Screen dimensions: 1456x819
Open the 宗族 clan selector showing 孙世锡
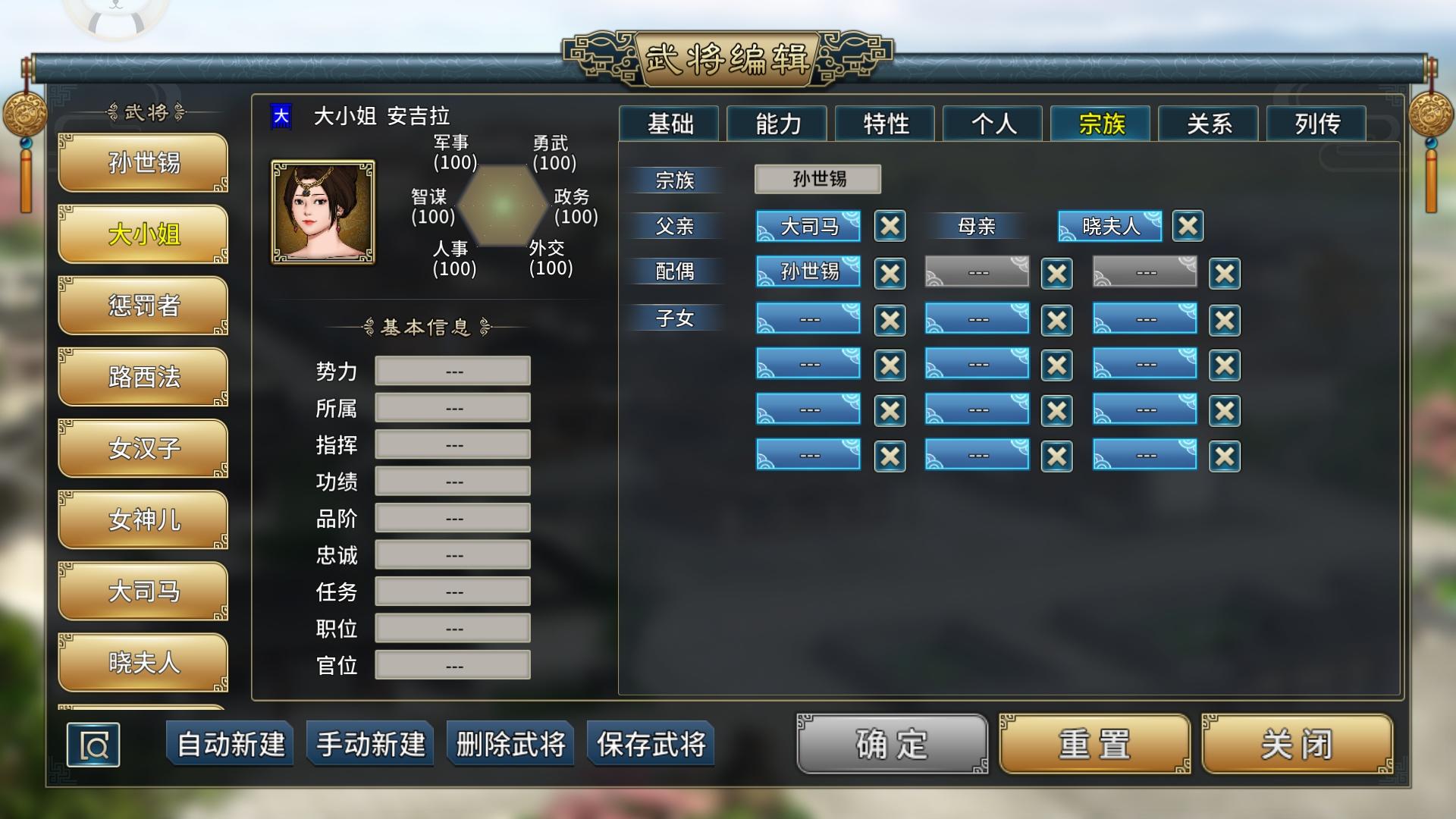[x=817, y=179]
